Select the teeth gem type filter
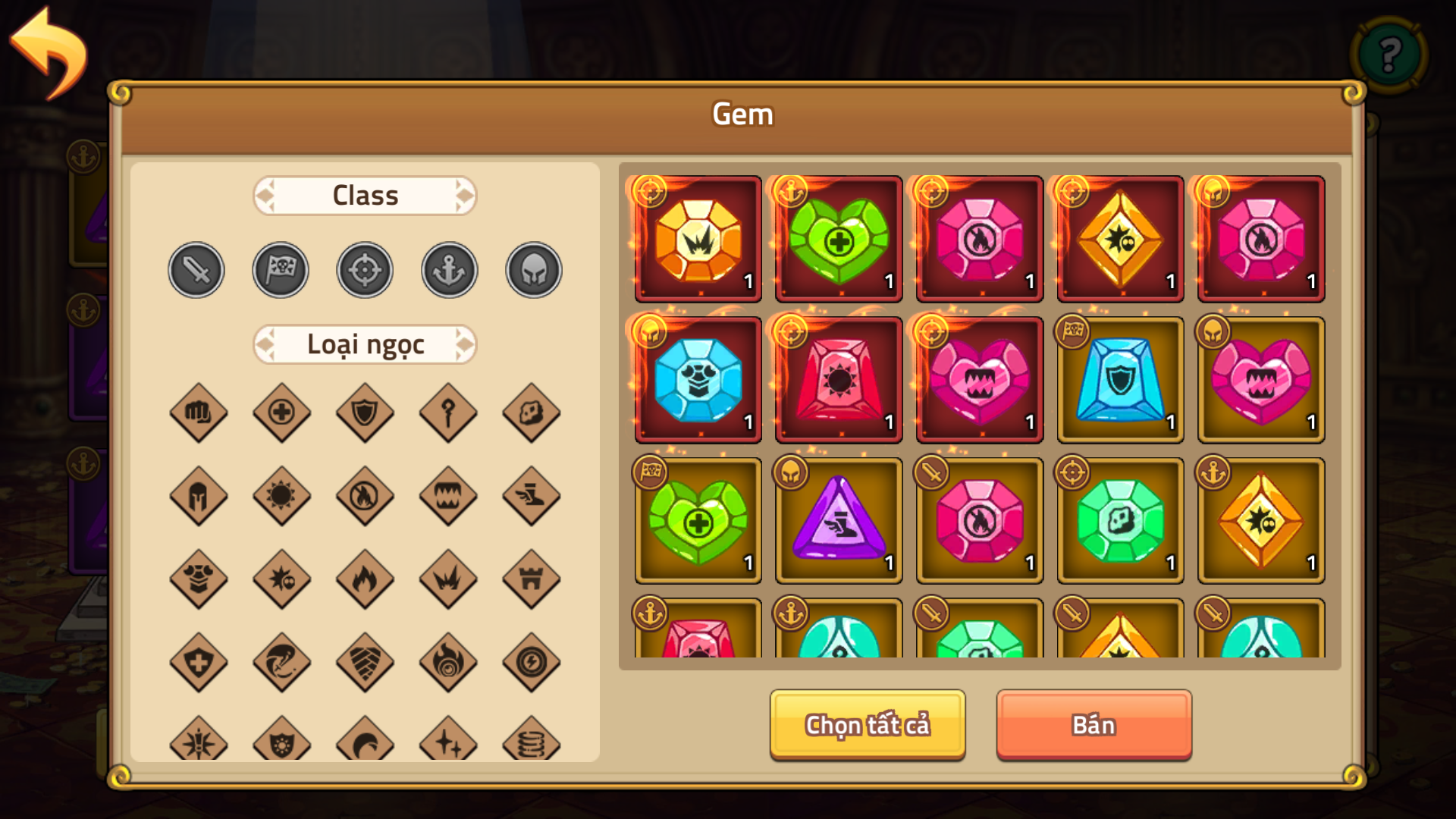This screenshot has height=819, width=1456. [x=448, y=497]
